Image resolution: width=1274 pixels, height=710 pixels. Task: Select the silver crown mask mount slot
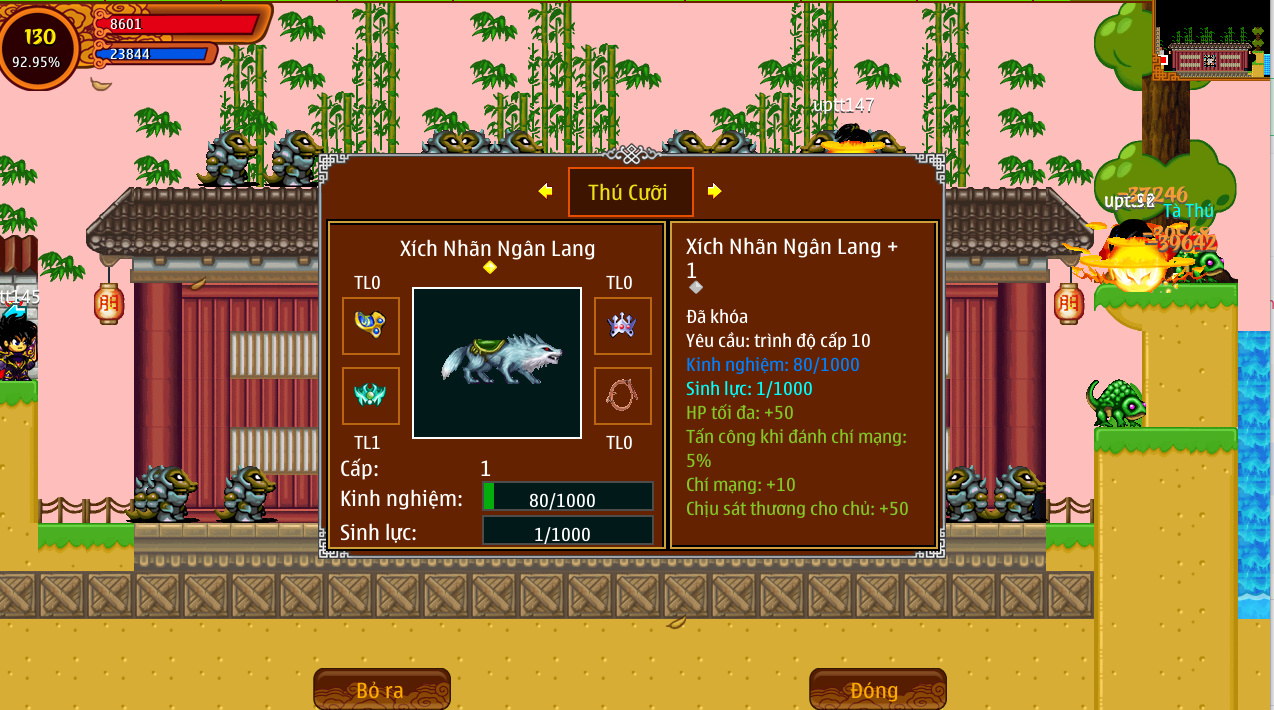pos(622,325)
